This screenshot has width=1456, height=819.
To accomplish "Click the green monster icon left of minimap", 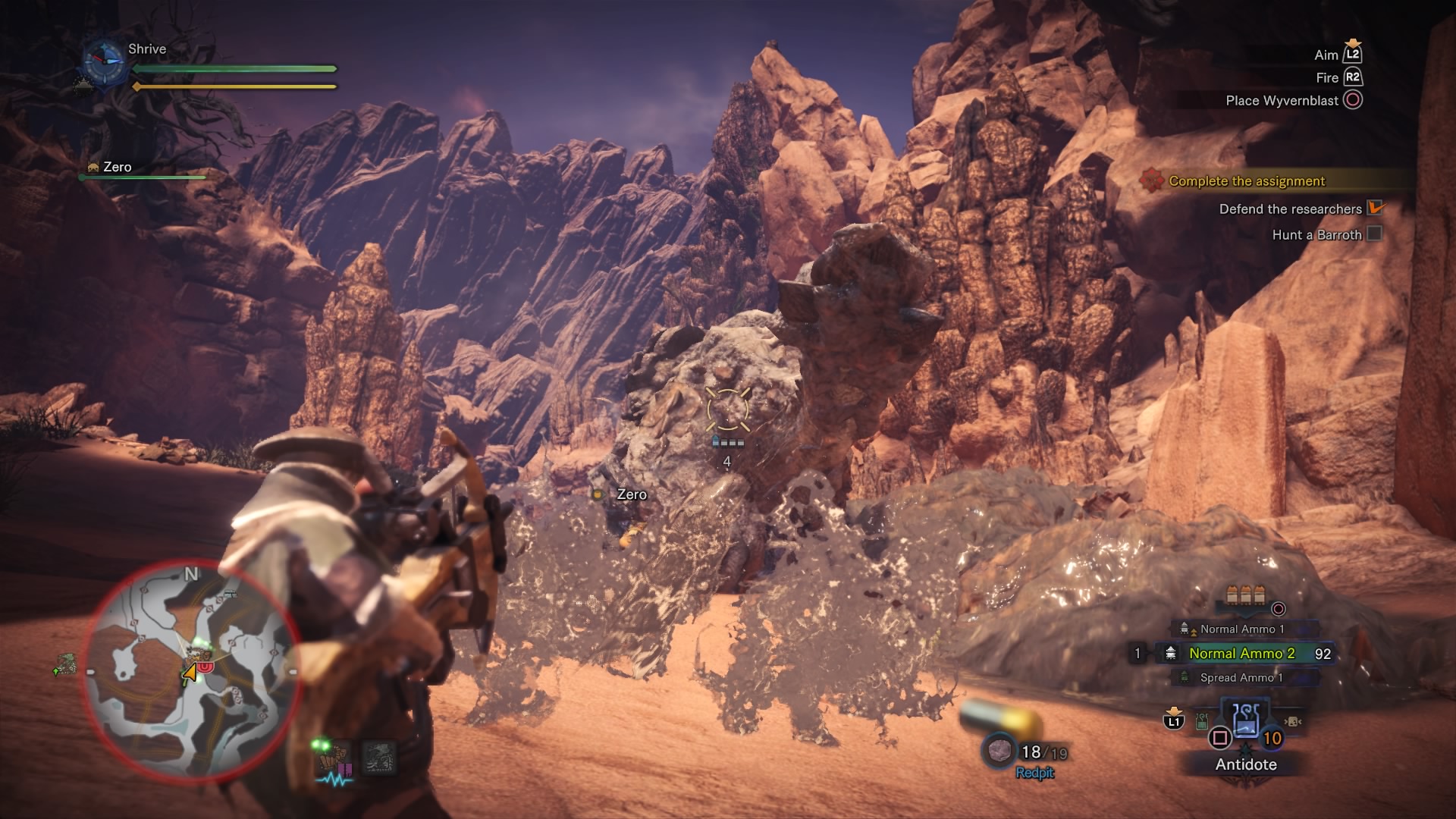I will (x=67, y=664).
